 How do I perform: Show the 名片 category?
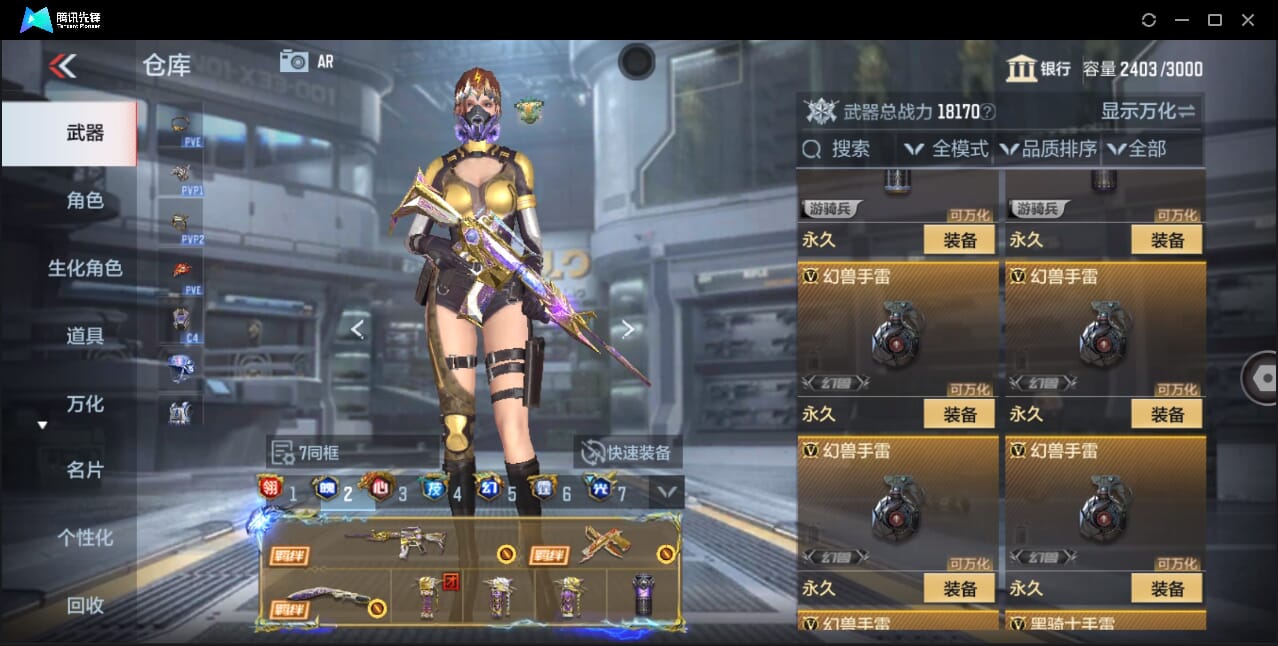coord(85,470)
